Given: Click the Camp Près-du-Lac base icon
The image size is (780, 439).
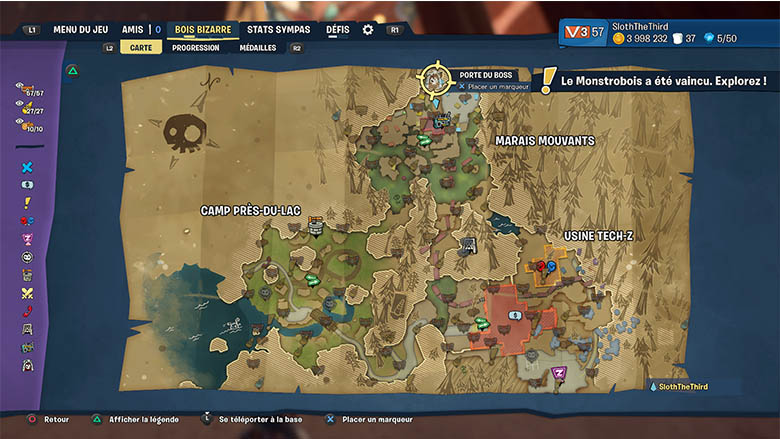Looking at the screenshot, I should [316, 227].
